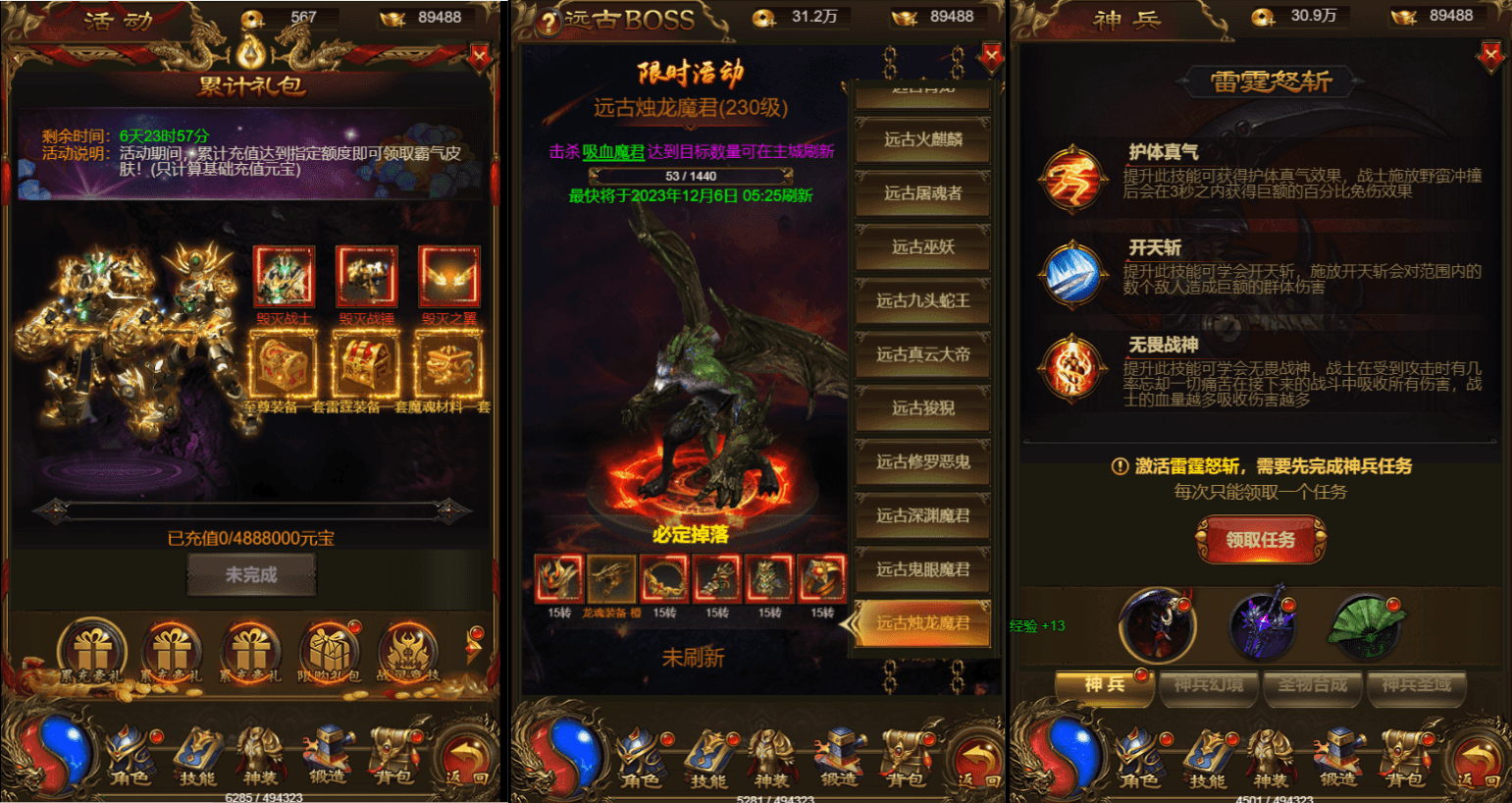Switch to the 圣物合成 tab
This screenshot has height=803, width=1512.
point(1313,688)
